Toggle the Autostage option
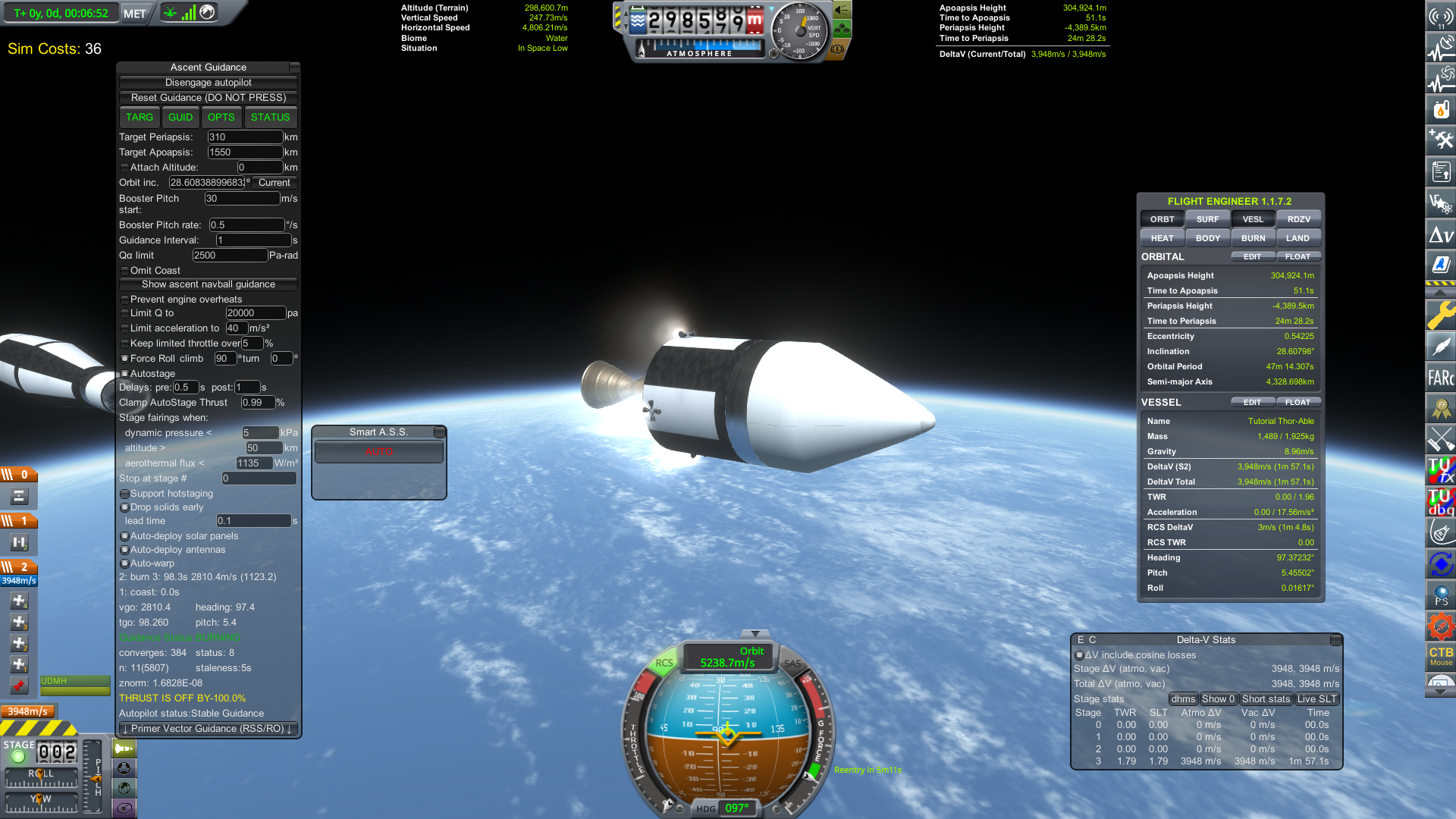The width and height of the screenshot is (1456, 819). (125, 374)
